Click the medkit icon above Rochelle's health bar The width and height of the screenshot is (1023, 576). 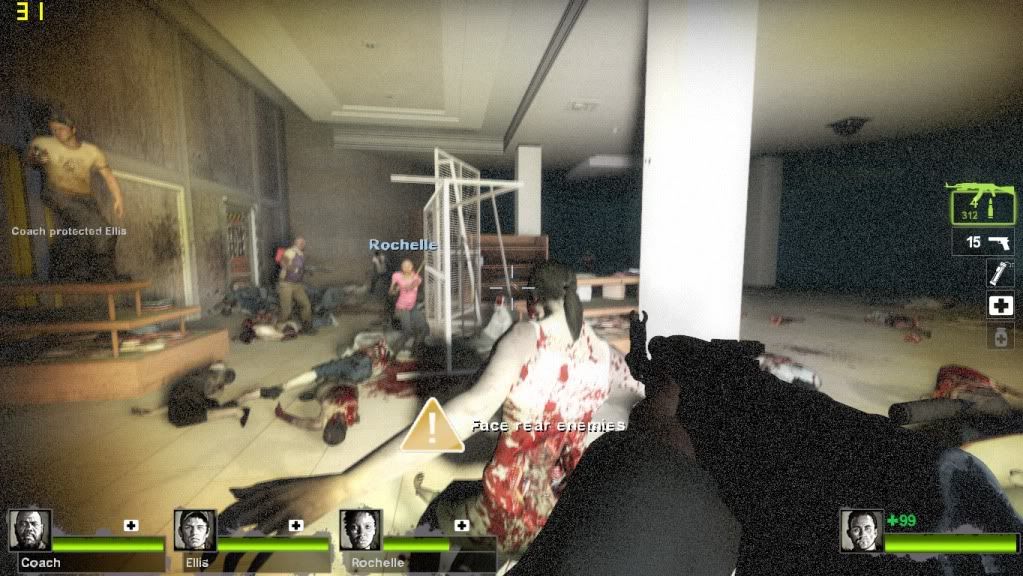coord(462,525)
